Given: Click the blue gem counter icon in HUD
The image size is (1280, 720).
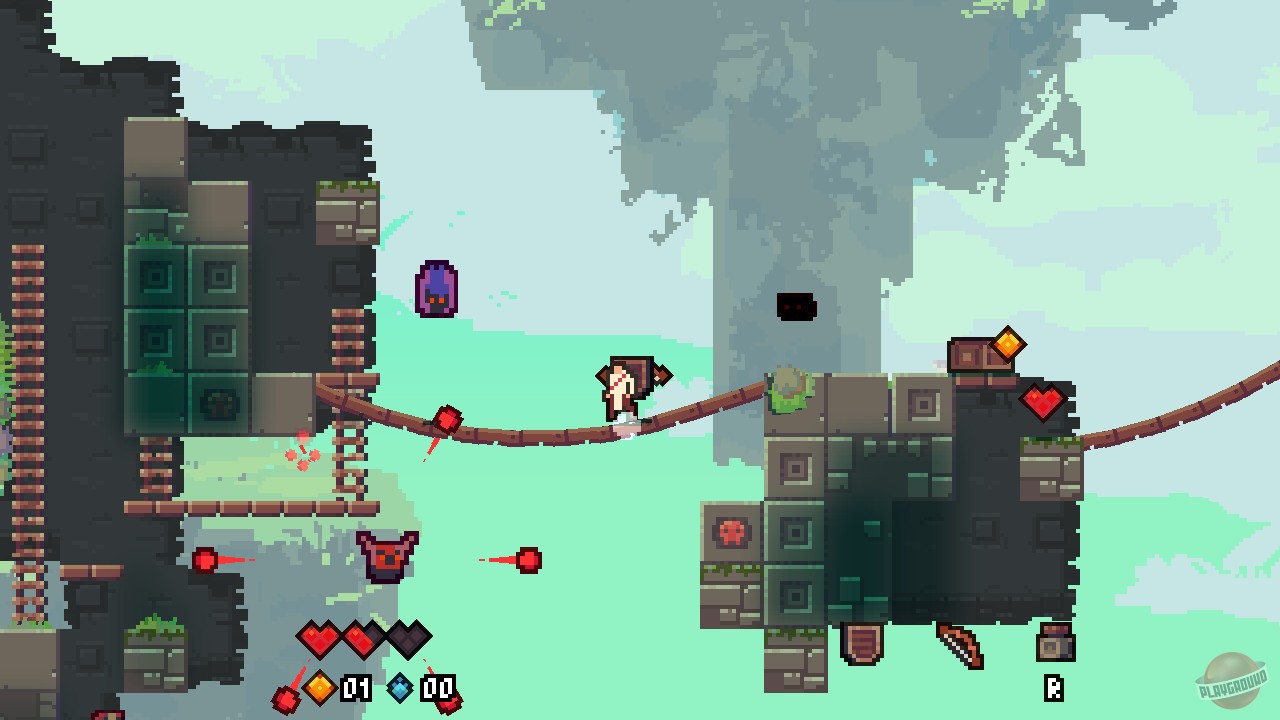Looking at the screenshot, I should click(x=399, y=689).
